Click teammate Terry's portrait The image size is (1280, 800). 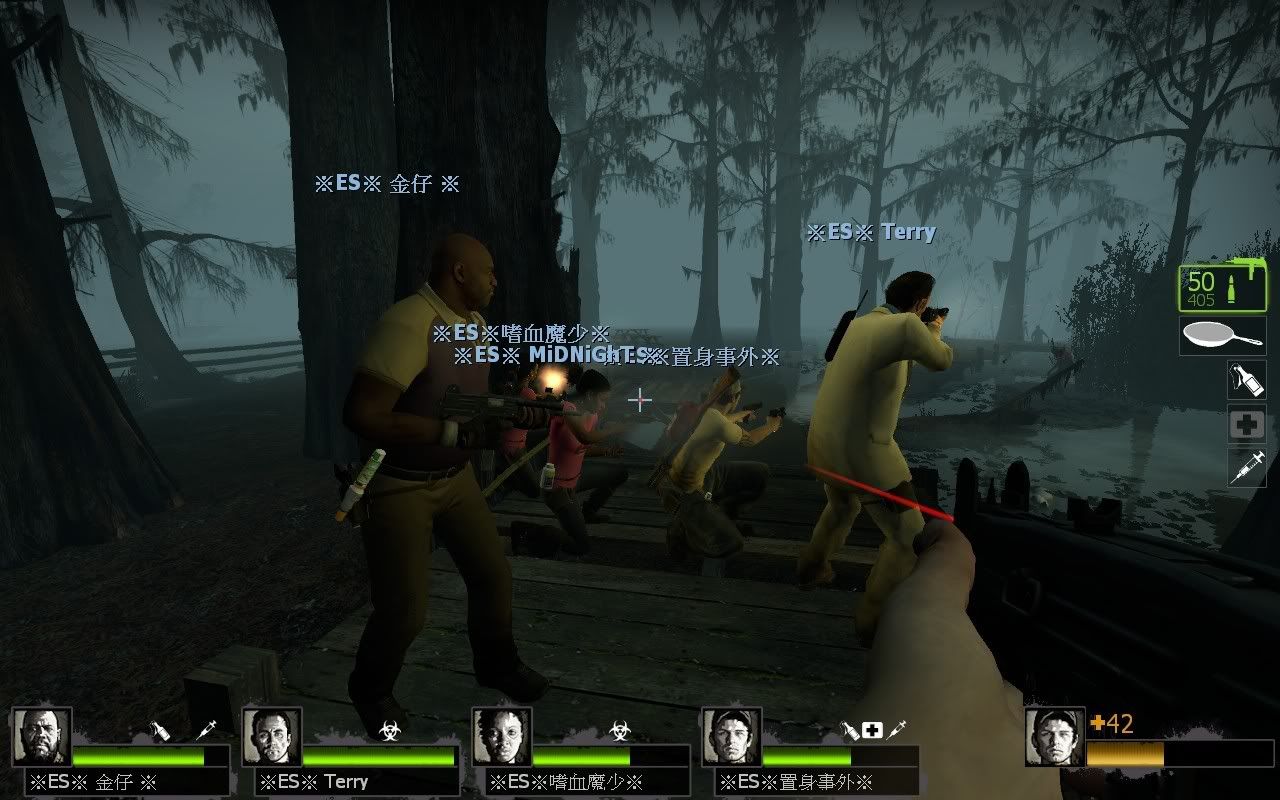pyautogui.click(x=272, y=737)
